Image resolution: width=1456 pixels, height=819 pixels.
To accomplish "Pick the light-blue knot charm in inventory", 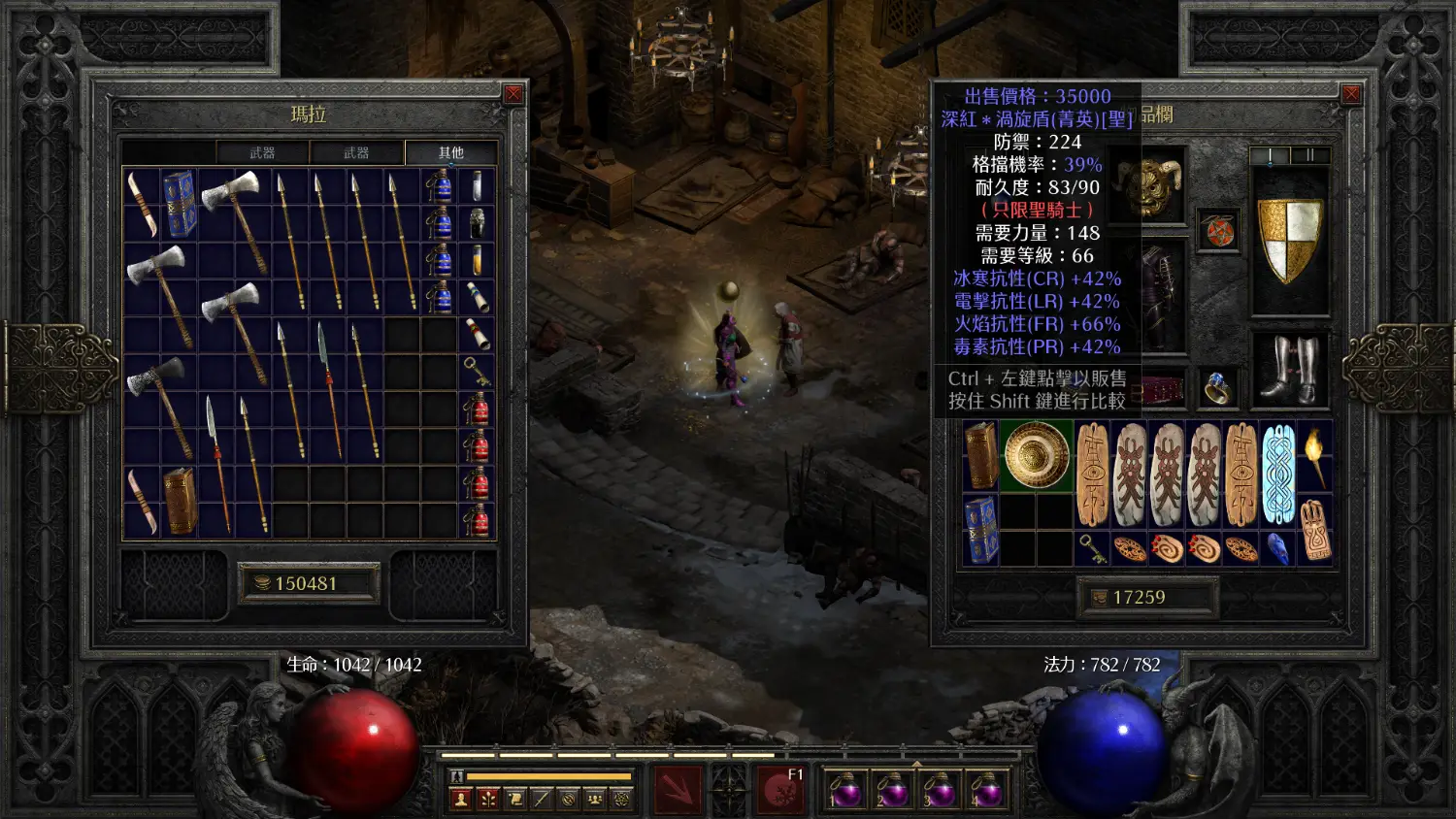I will click(x=1278, y=474).
